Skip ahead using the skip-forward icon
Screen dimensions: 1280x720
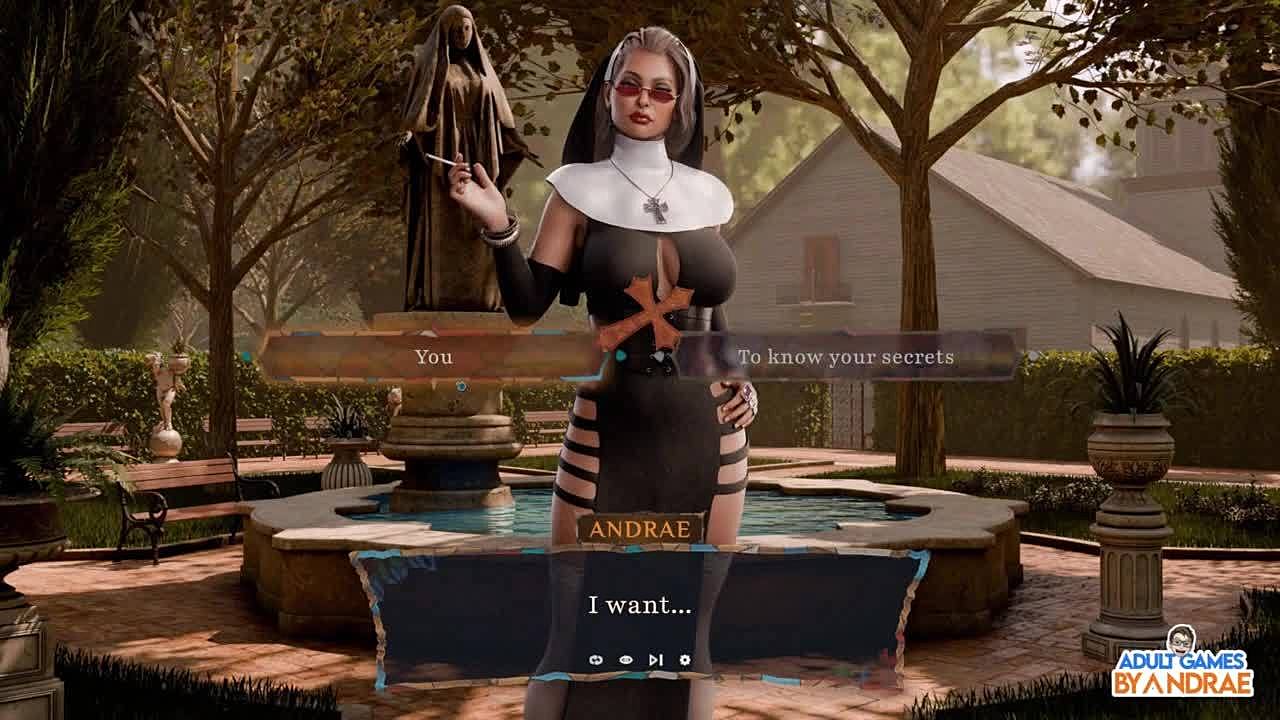655,660
